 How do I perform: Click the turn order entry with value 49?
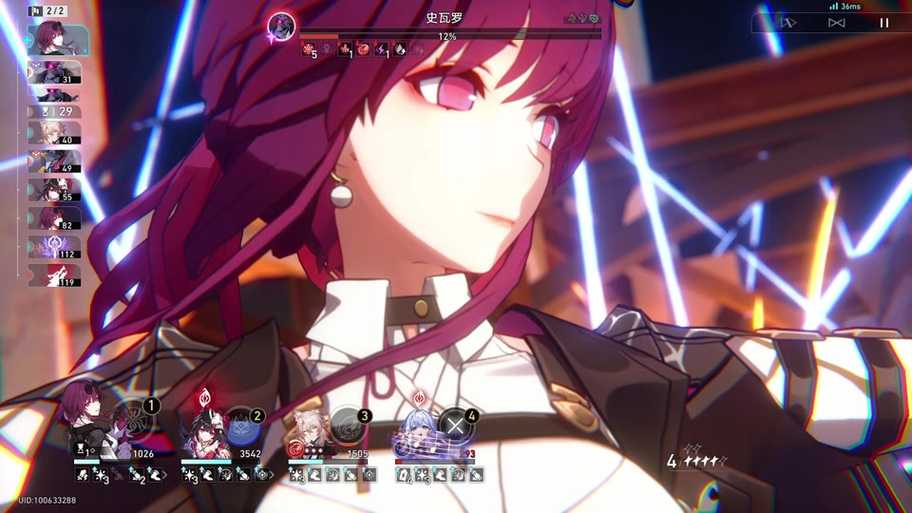pos(55,161)
